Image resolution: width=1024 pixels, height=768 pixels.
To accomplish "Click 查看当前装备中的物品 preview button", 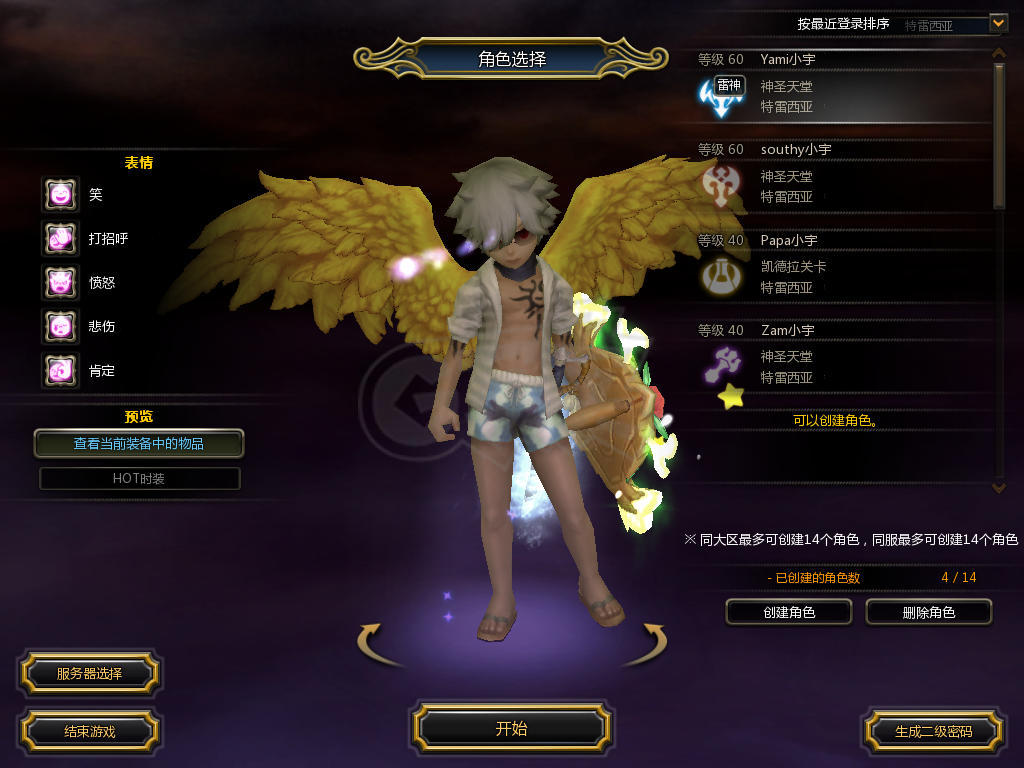I will click(139, 443).
